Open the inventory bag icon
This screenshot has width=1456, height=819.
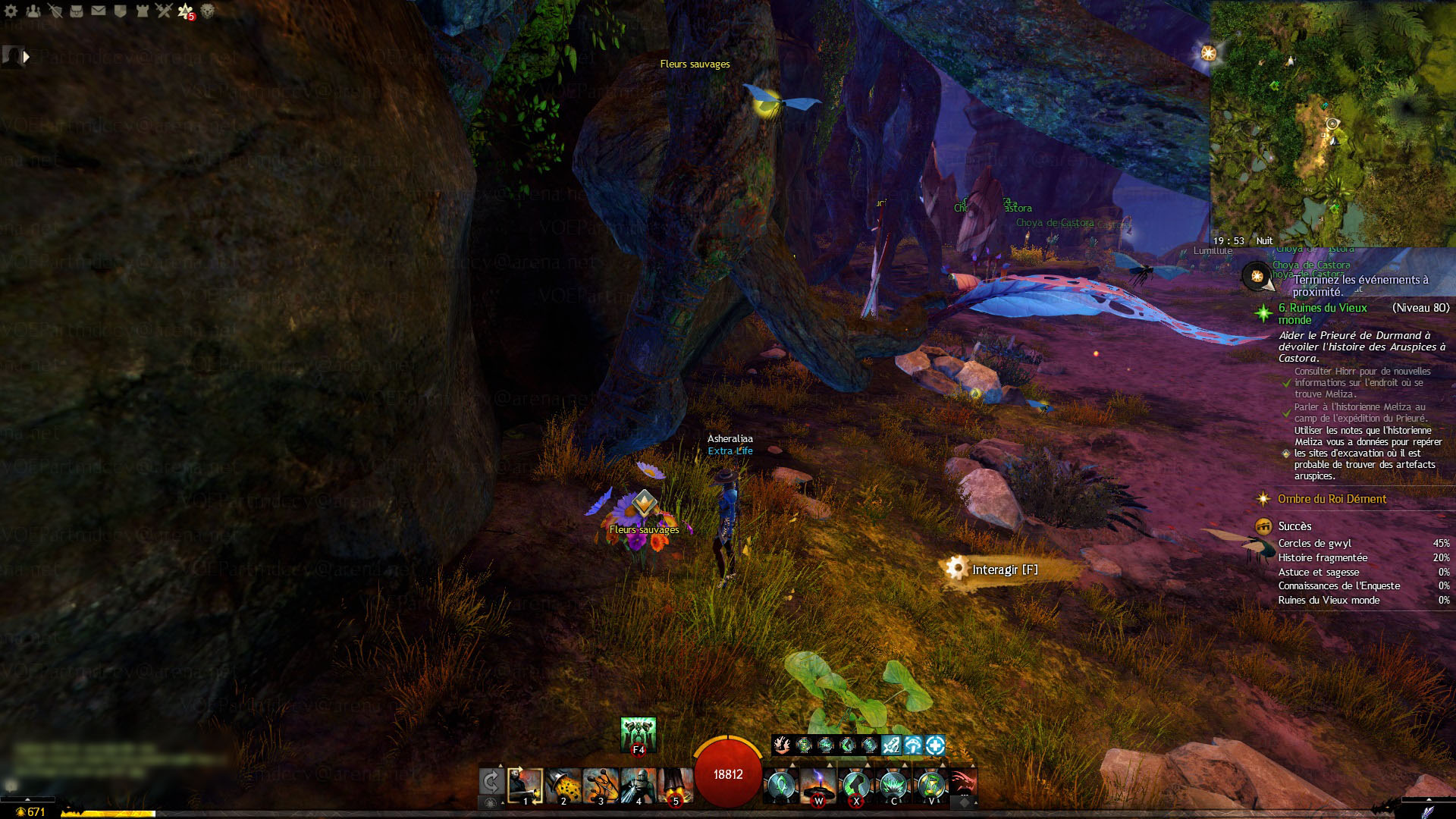pos(77,11)
